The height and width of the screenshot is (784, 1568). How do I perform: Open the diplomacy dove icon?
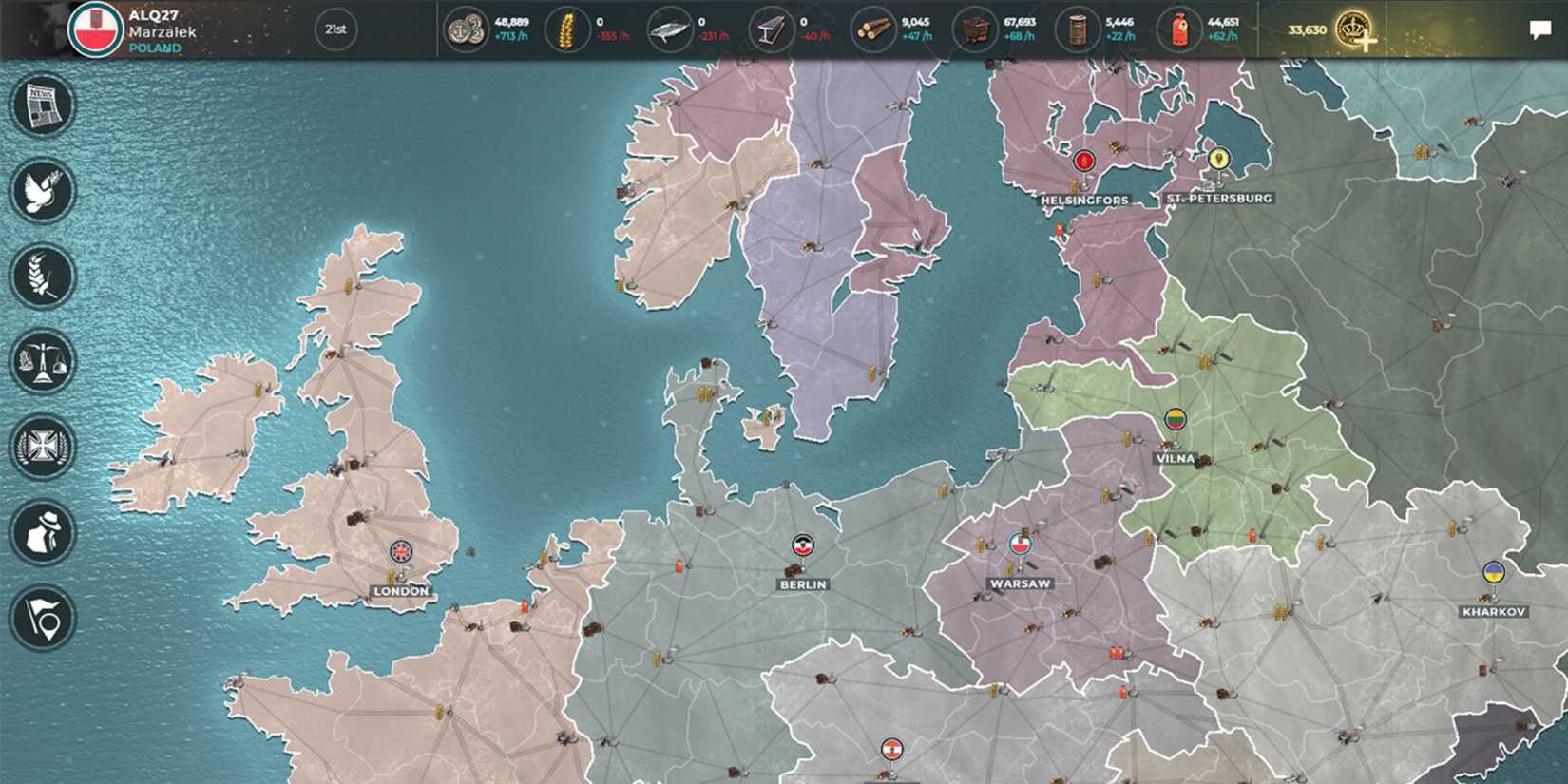point(41,190)
